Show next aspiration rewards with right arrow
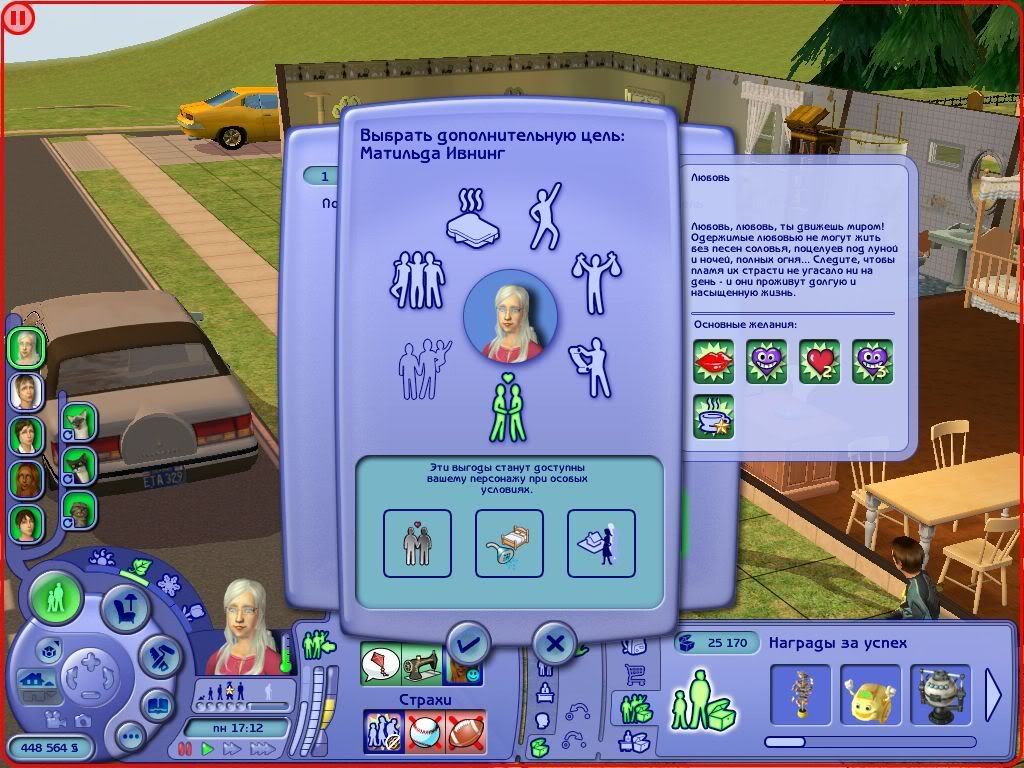The height and width of the screenshot is (768, 1024). tap(993, 693)
